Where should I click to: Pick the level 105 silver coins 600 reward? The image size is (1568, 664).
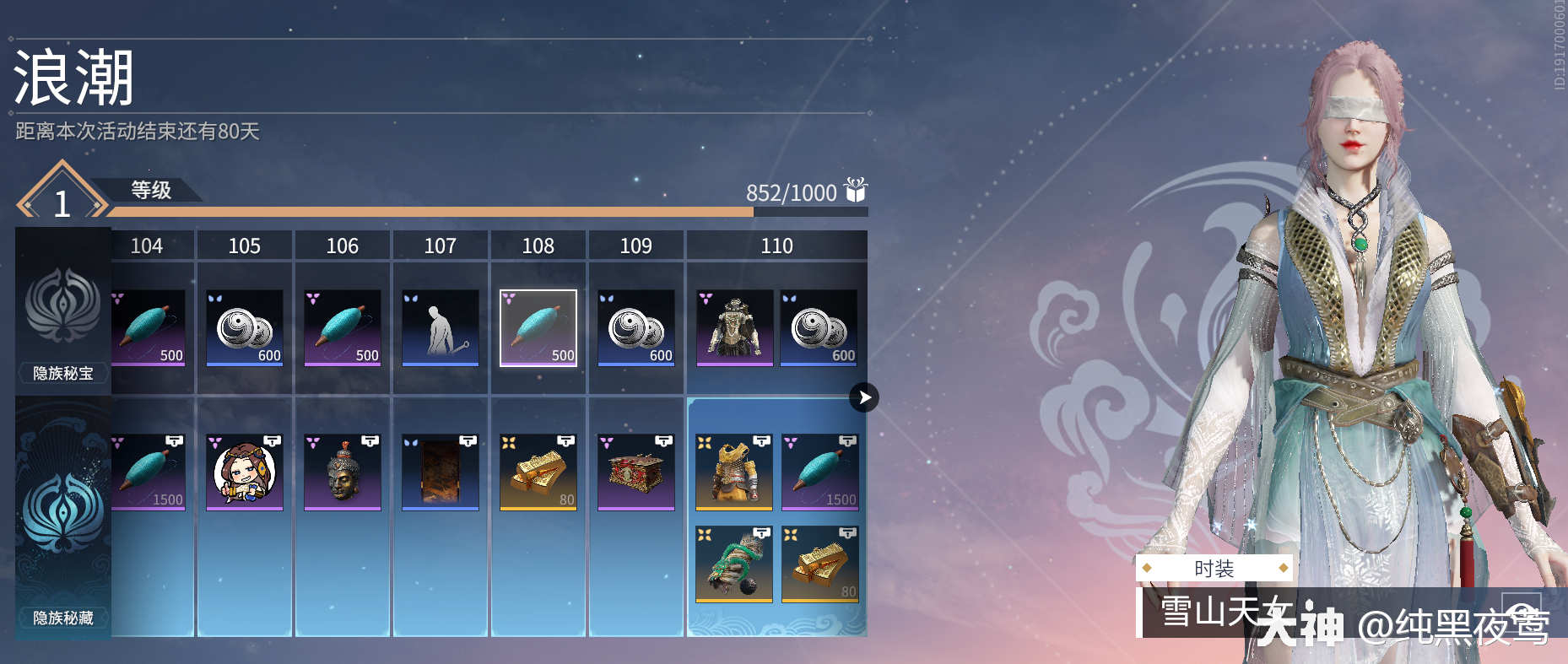tap(245, 327)
